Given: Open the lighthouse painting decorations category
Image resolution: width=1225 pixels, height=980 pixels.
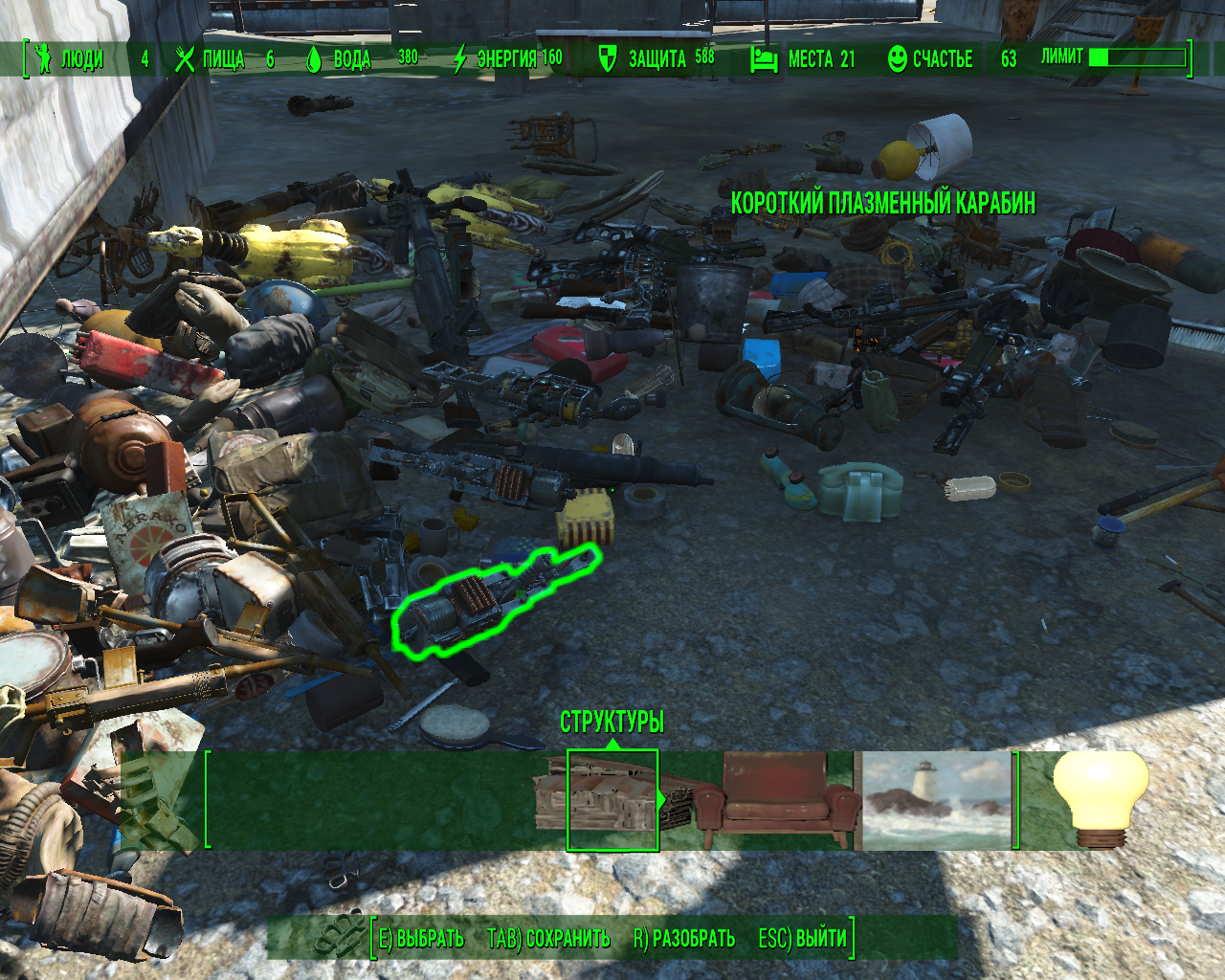Looking at the screenshot, I should click(936, 800).
